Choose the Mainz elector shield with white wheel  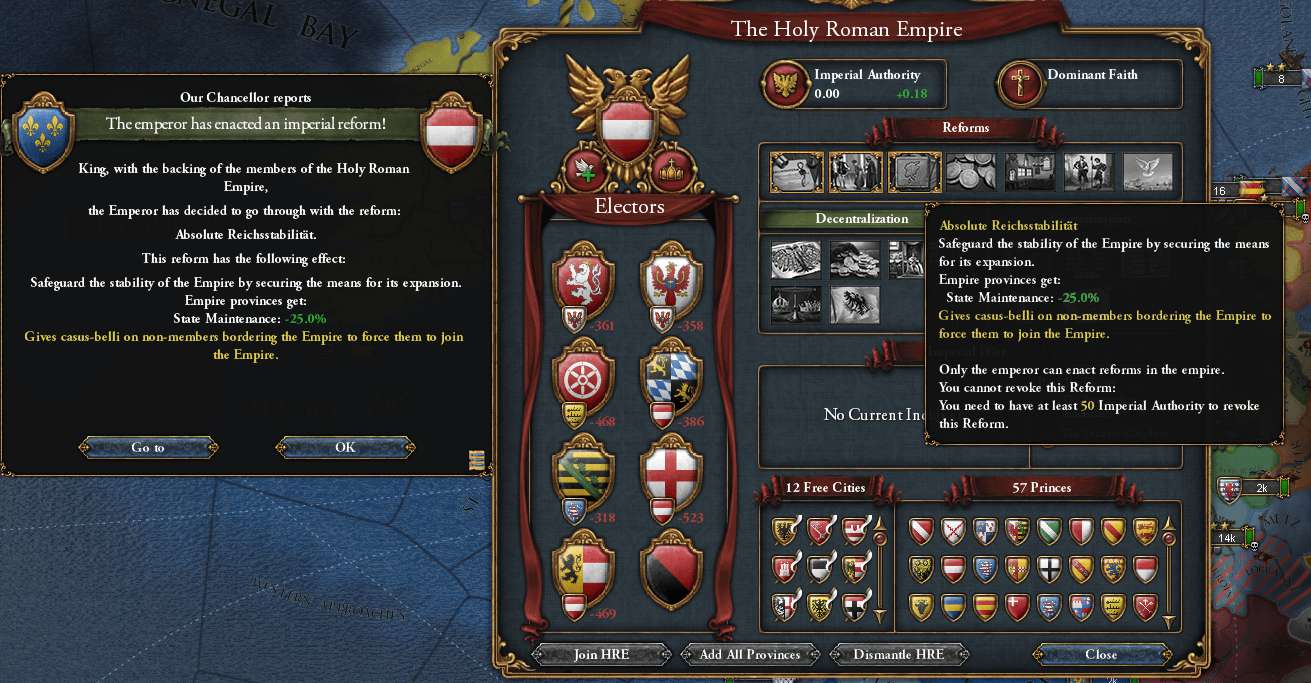click(x=583, y=376)
